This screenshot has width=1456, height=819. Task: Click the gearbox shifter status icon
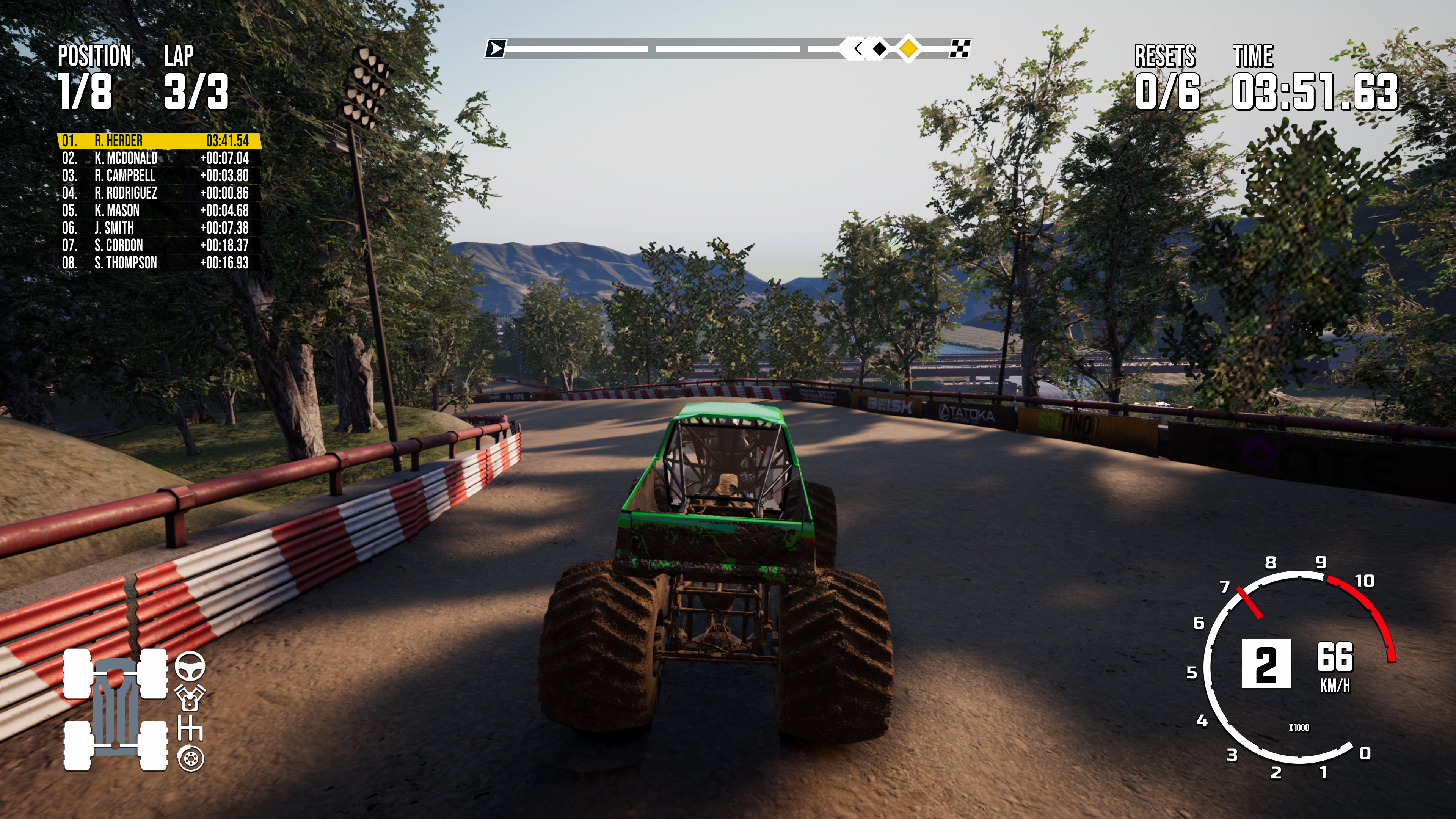click(x=190, y=728)
